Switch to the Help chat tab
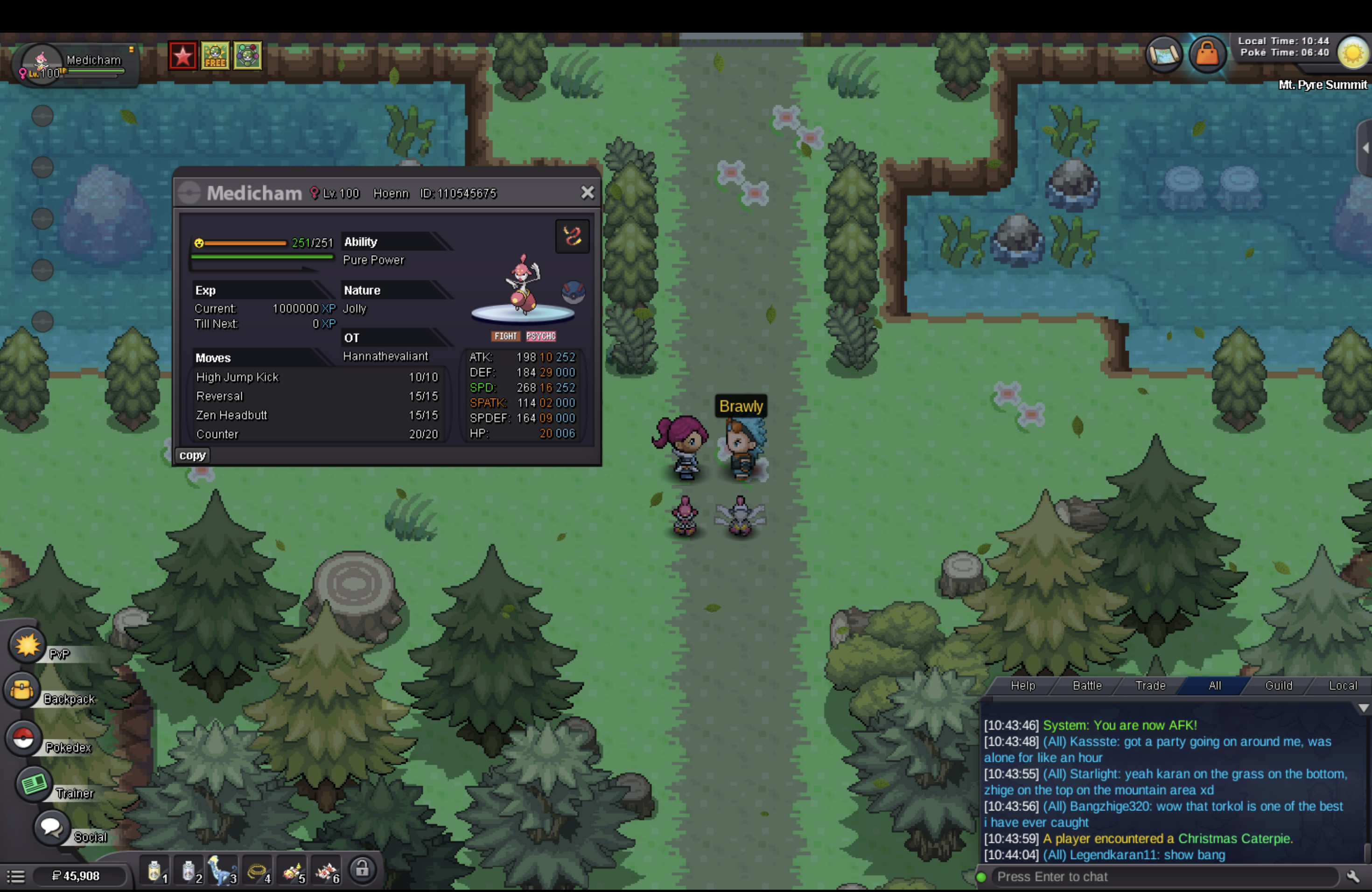Viewport: 1372px width, 892px height. (x=1022, y=686)
